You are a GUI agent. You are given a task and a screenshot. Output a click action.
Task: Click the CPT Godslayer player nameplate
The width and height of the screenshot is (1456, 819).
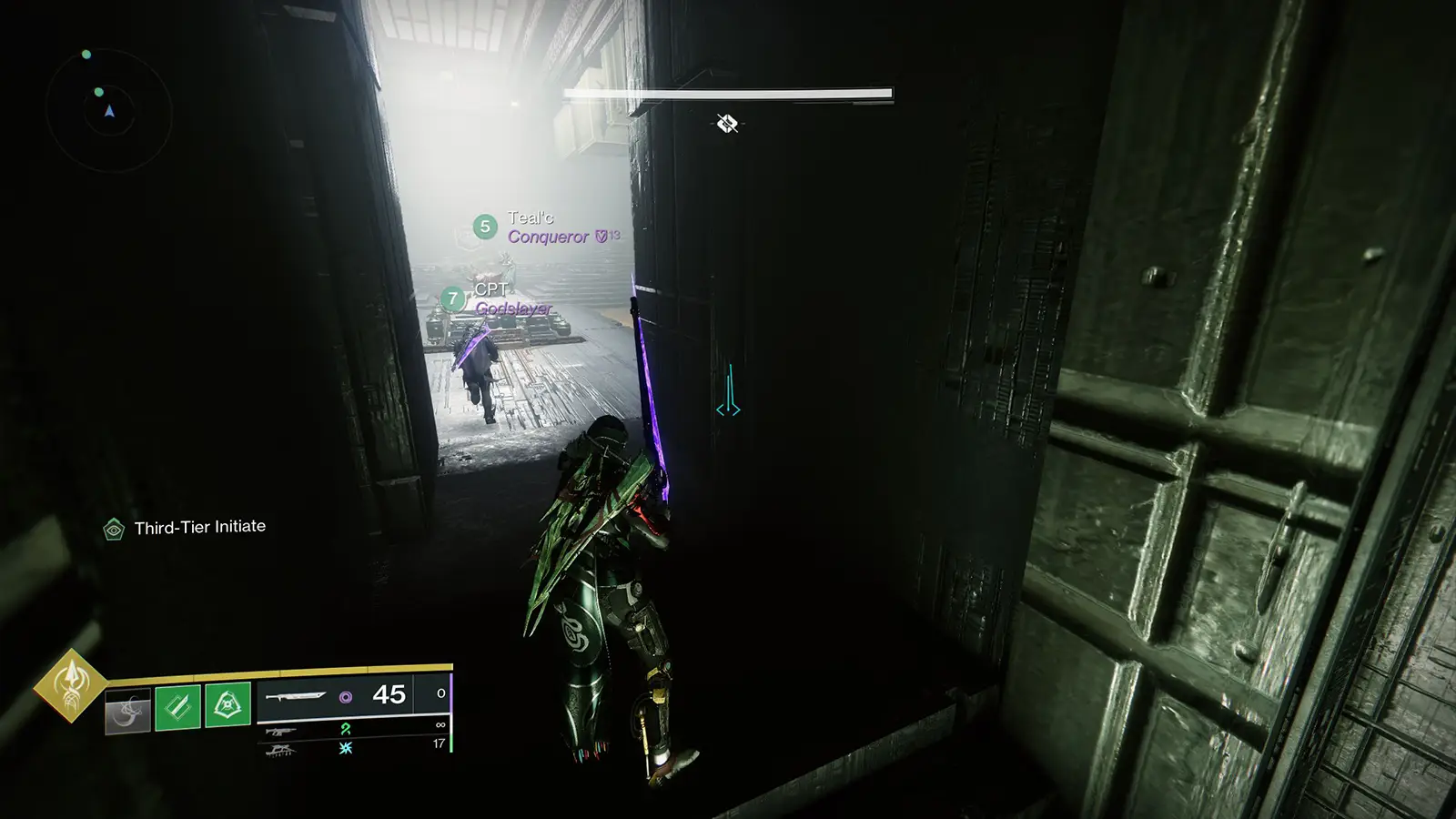[x=500, y=298]
